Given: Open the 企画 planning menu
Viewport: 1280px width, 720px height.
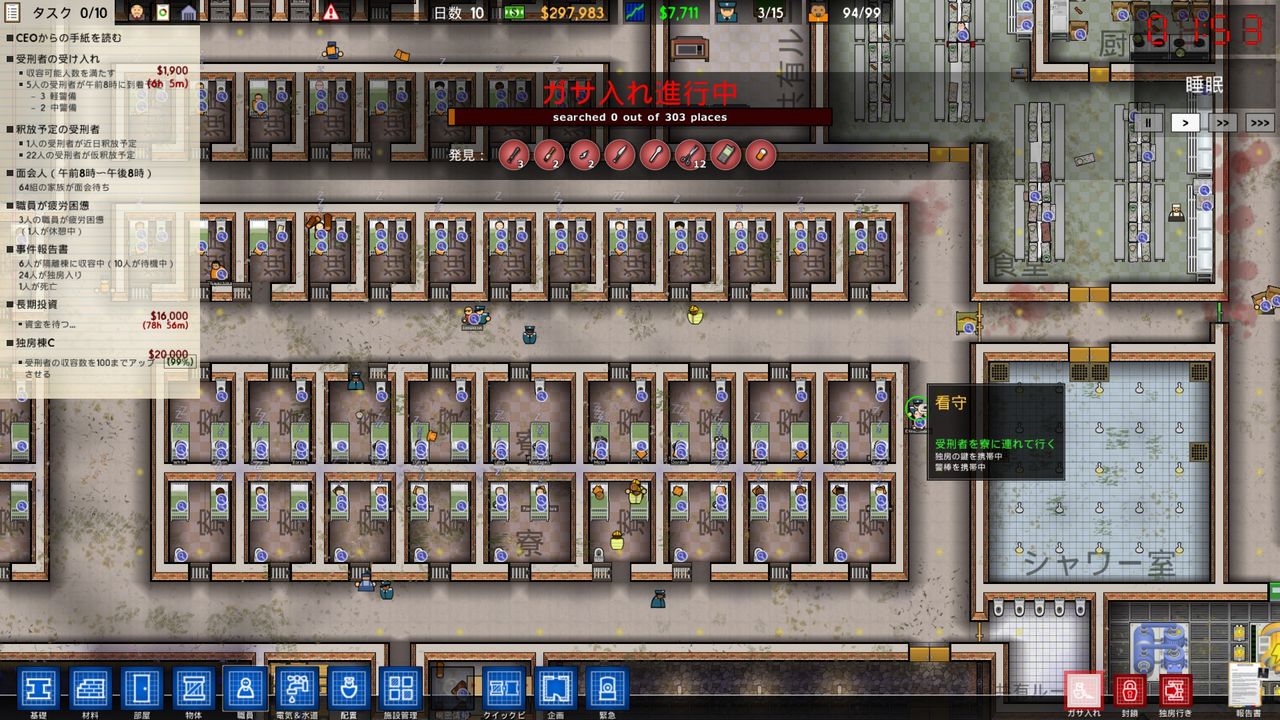Looking at the screenshot, I should tap(557, 688).
